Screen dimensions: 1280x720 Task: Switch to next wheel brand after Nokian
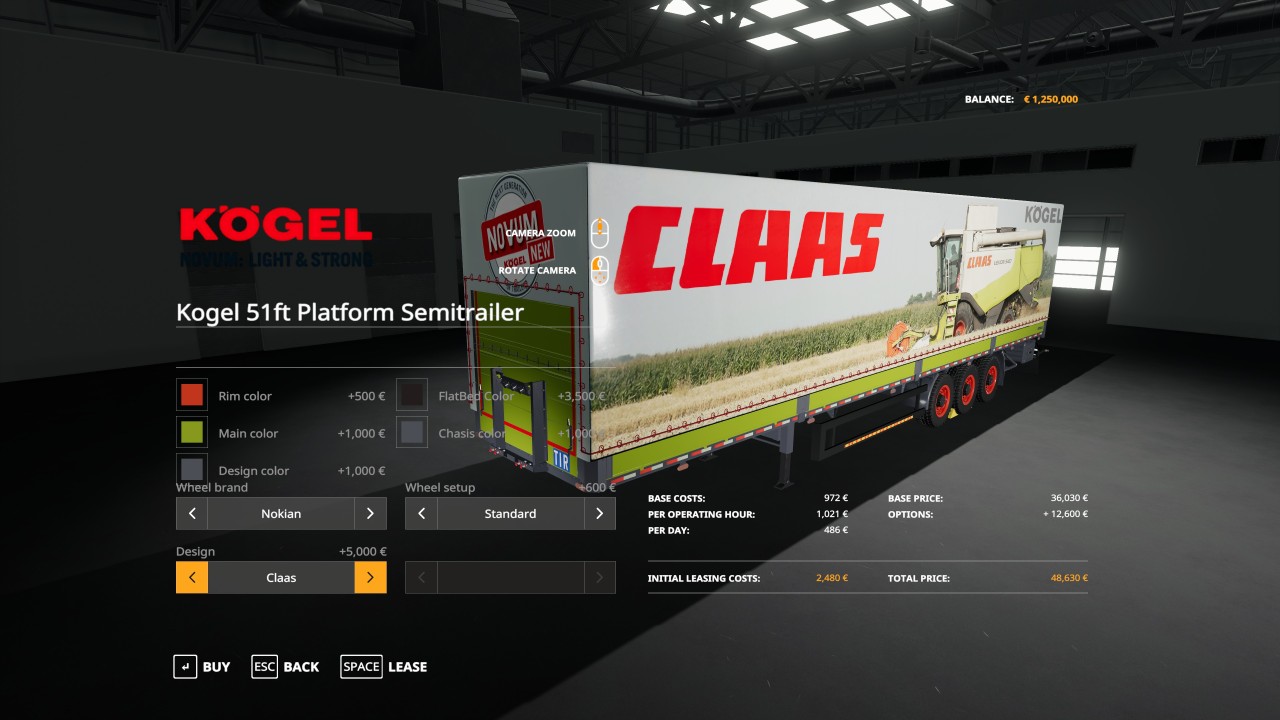(x=370, y=514)
